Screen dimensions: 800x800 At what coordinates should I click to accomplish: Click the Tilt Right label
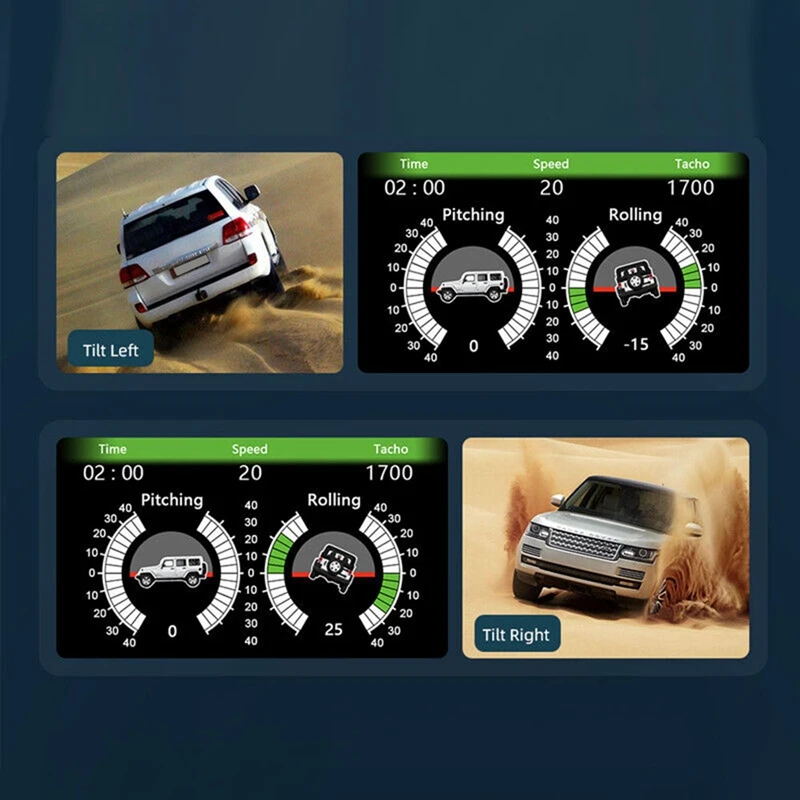515,636
